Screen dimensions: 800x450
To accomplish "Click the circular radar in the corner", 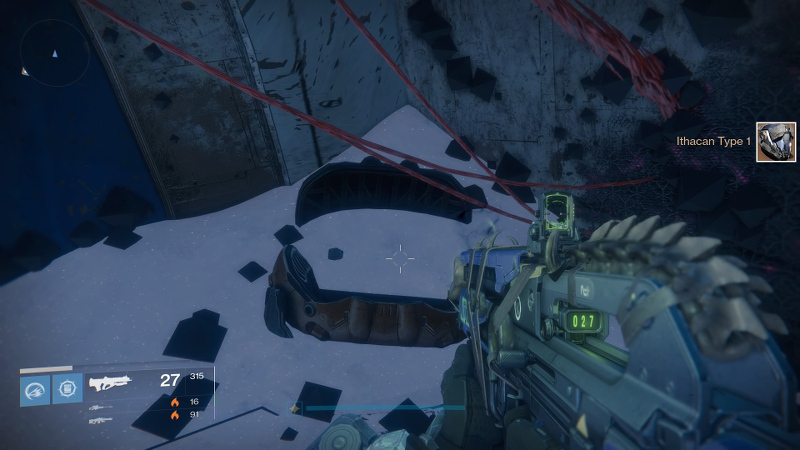I will click(55, 53).
